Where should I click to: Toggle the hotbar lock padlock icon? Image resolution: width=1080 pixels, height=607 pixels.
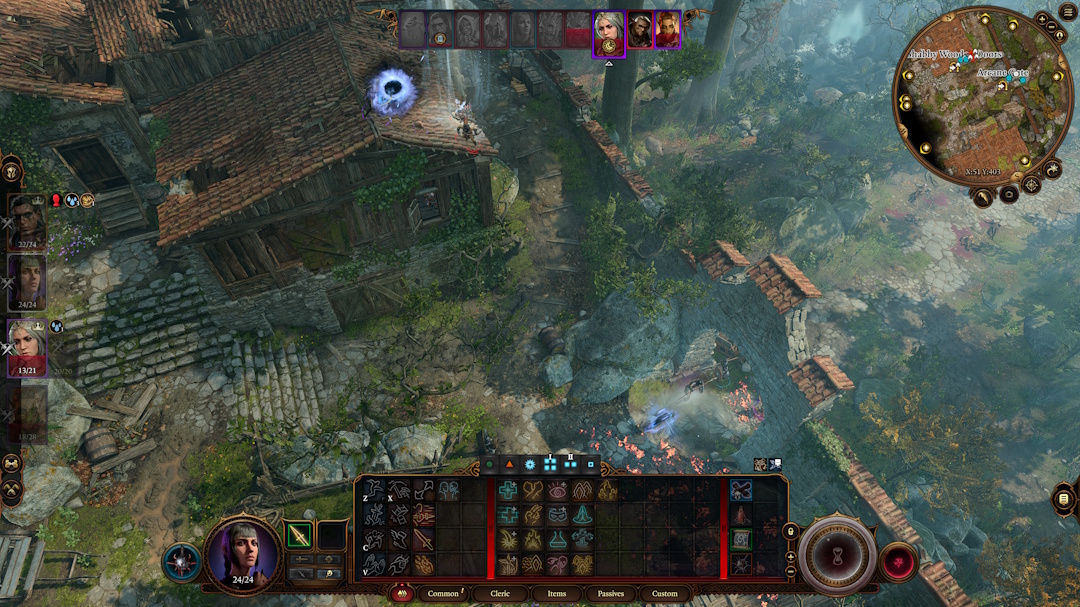tap(790, 531)
